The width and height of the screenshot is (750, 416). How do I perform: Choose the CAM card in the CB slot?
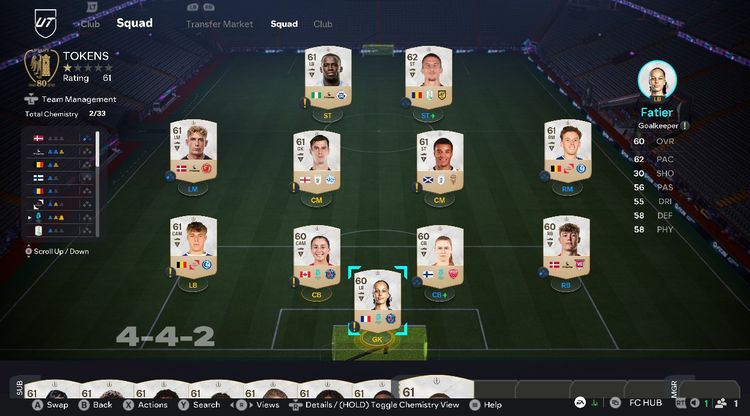pos(316,258)
